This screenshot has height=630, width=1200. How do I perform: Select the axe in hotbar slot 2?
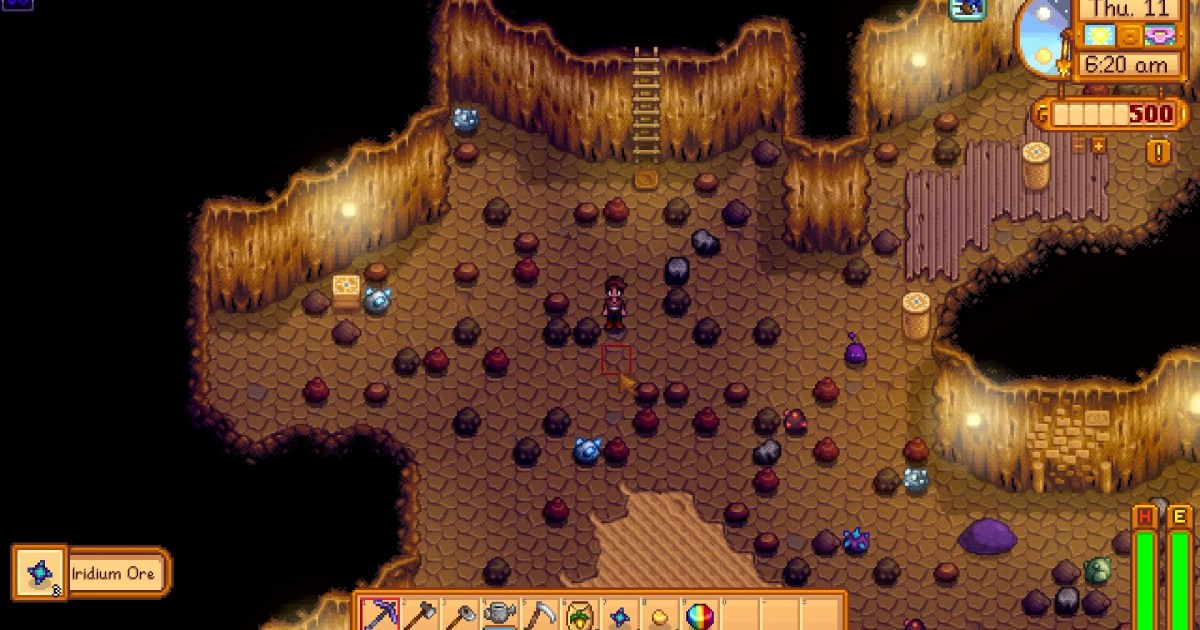[x=419, y=614]
